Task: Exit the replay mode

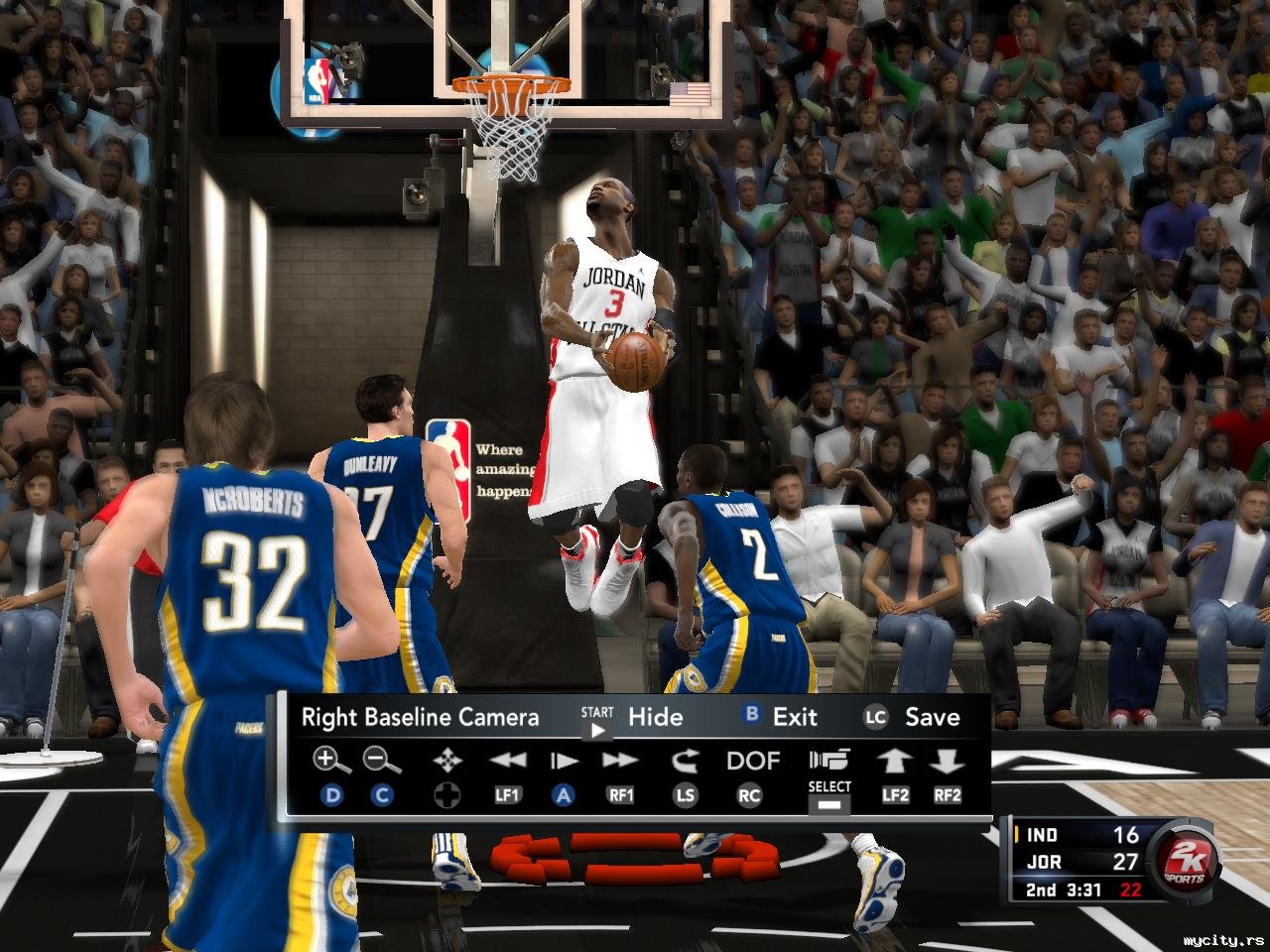Action: click(794, 717)
